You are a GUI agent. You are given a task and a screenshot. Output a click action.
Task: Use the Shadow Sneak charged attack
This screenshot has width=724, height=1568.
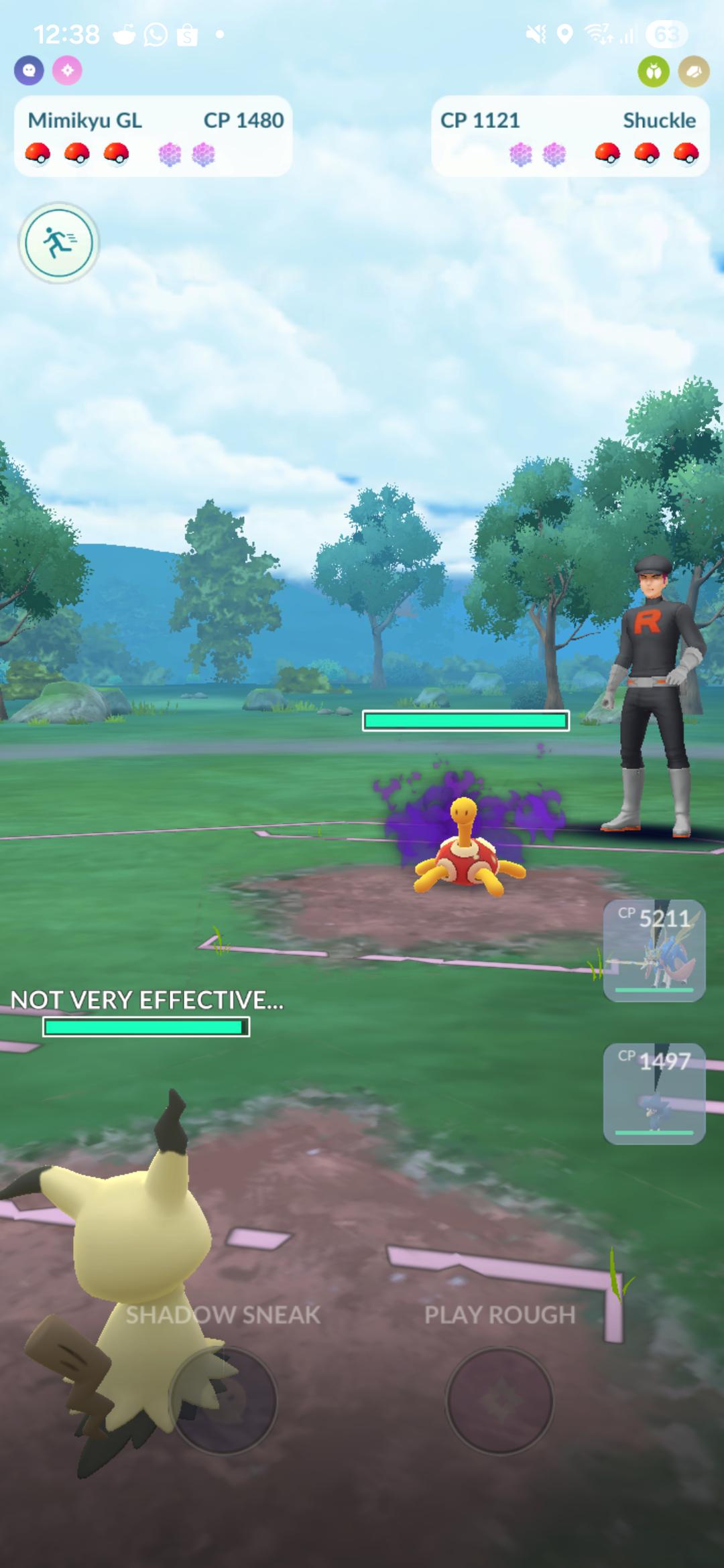click(223, 1400)
